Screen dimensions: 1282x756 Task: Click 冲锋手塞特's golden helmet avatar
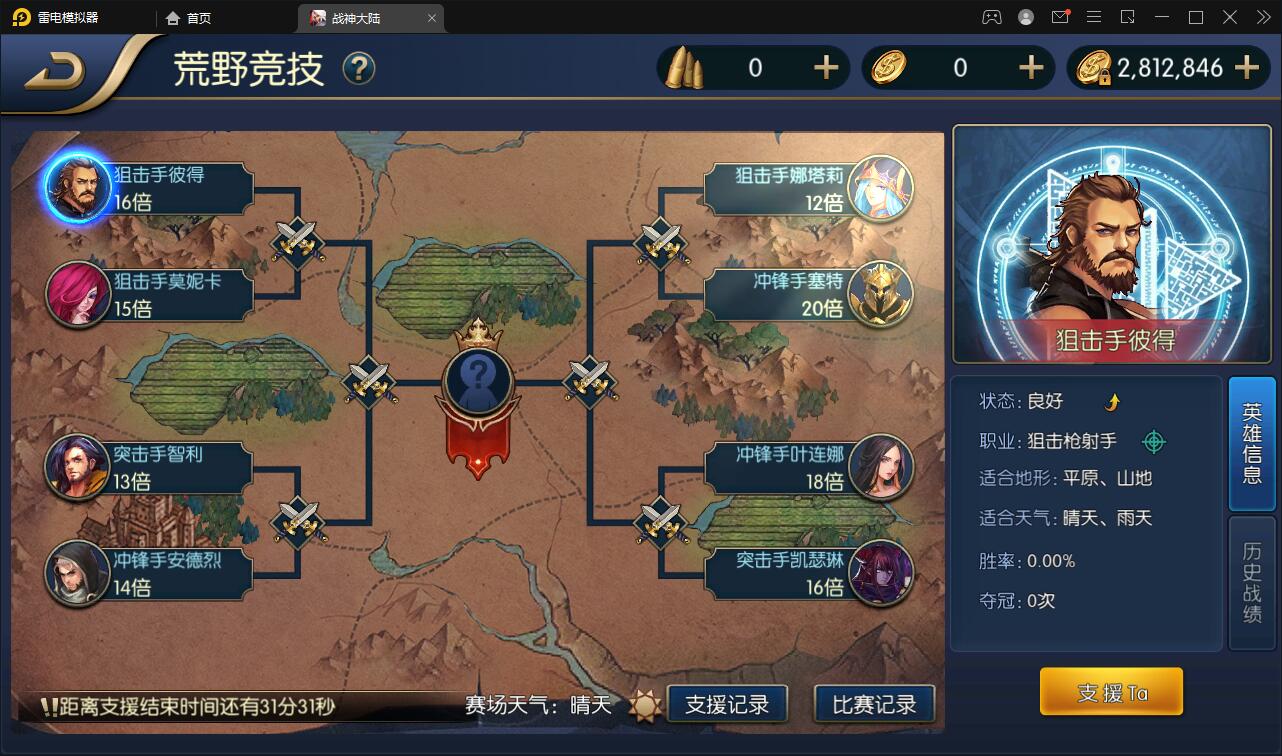click(x=883, y=294)
